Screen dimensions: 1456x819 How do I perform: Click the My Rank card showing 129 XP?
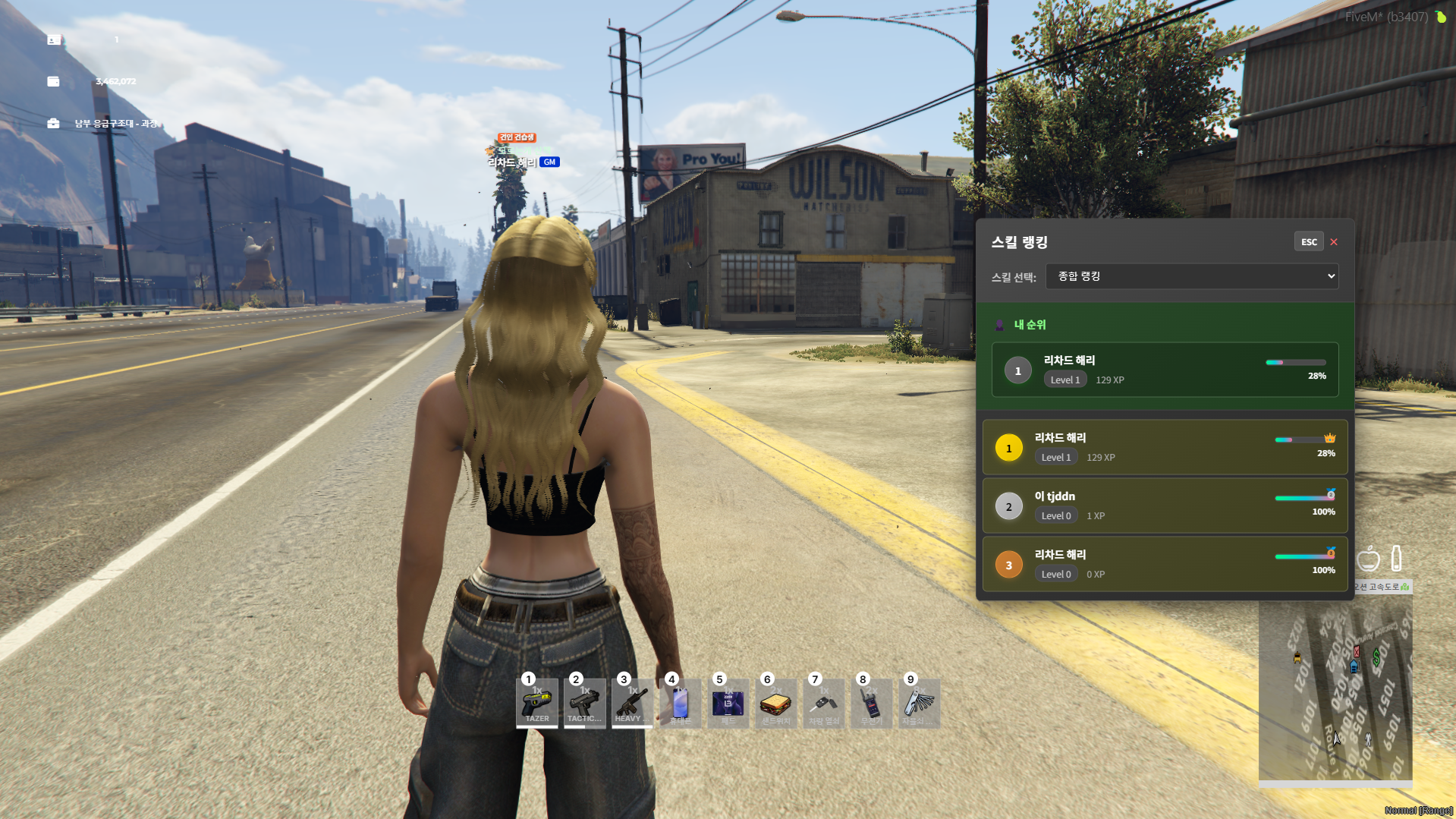coord(1165,370)
